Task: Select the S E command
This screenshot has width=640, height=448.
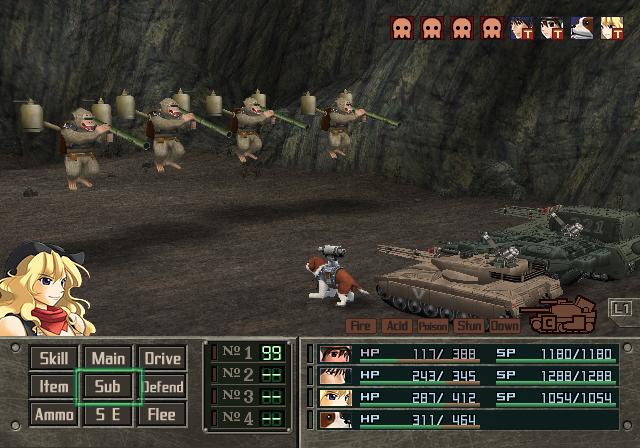Action: 108,414
